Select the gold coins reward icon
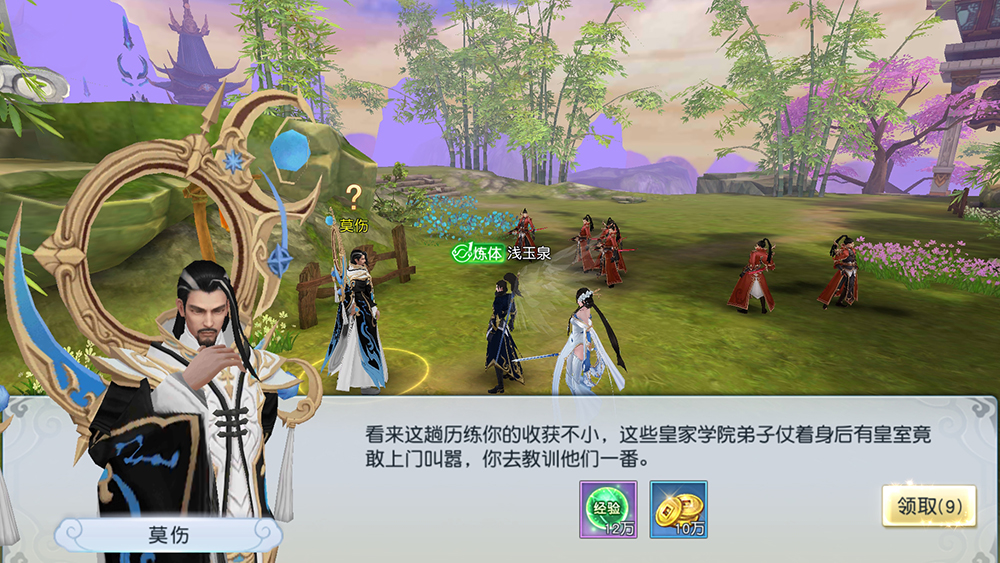The image size is (1000, 563). tap(678, 508)
